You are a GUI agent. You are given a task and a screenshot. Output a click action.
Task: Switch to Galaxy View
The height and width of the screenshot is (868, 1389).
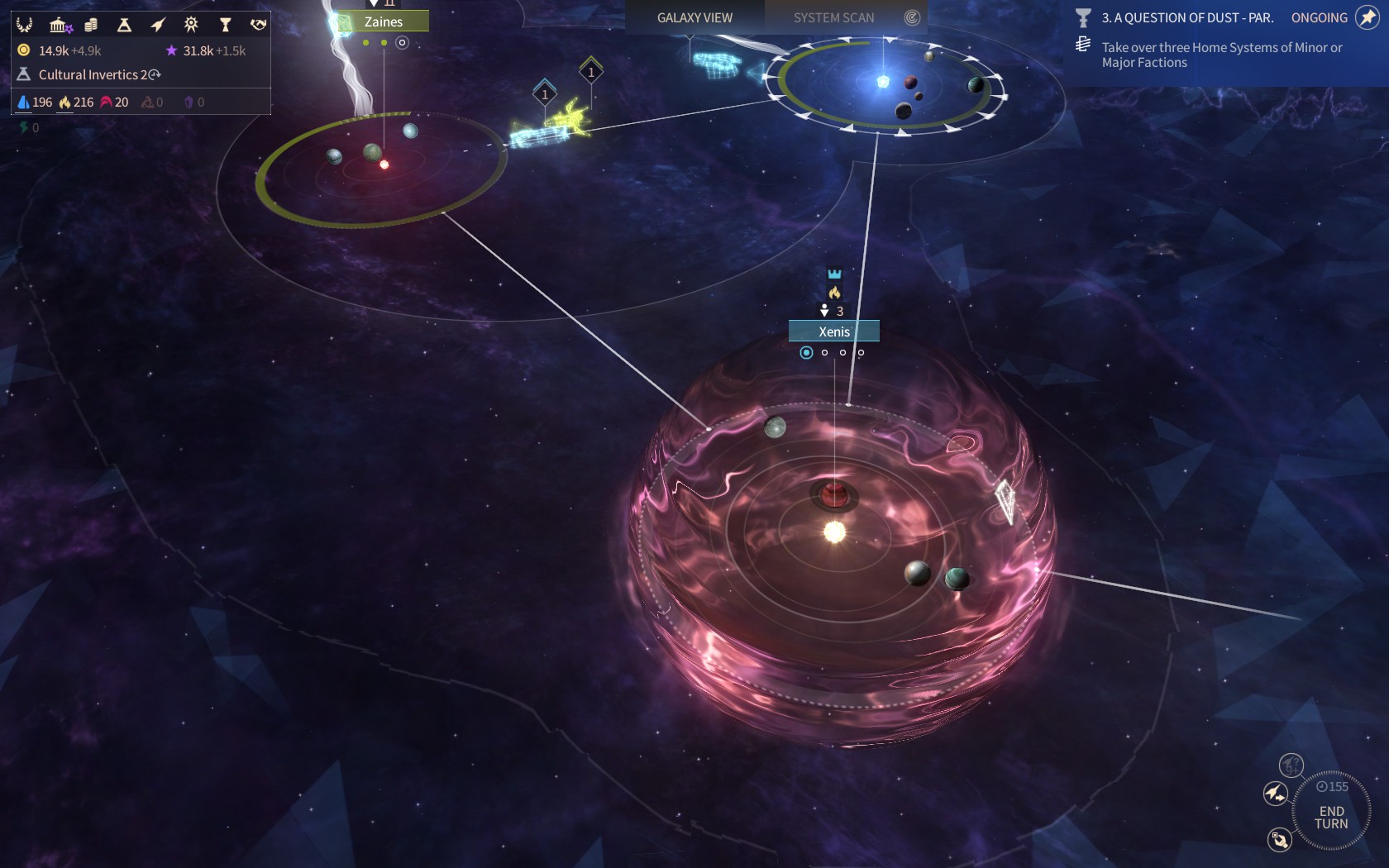click(694, 17)
